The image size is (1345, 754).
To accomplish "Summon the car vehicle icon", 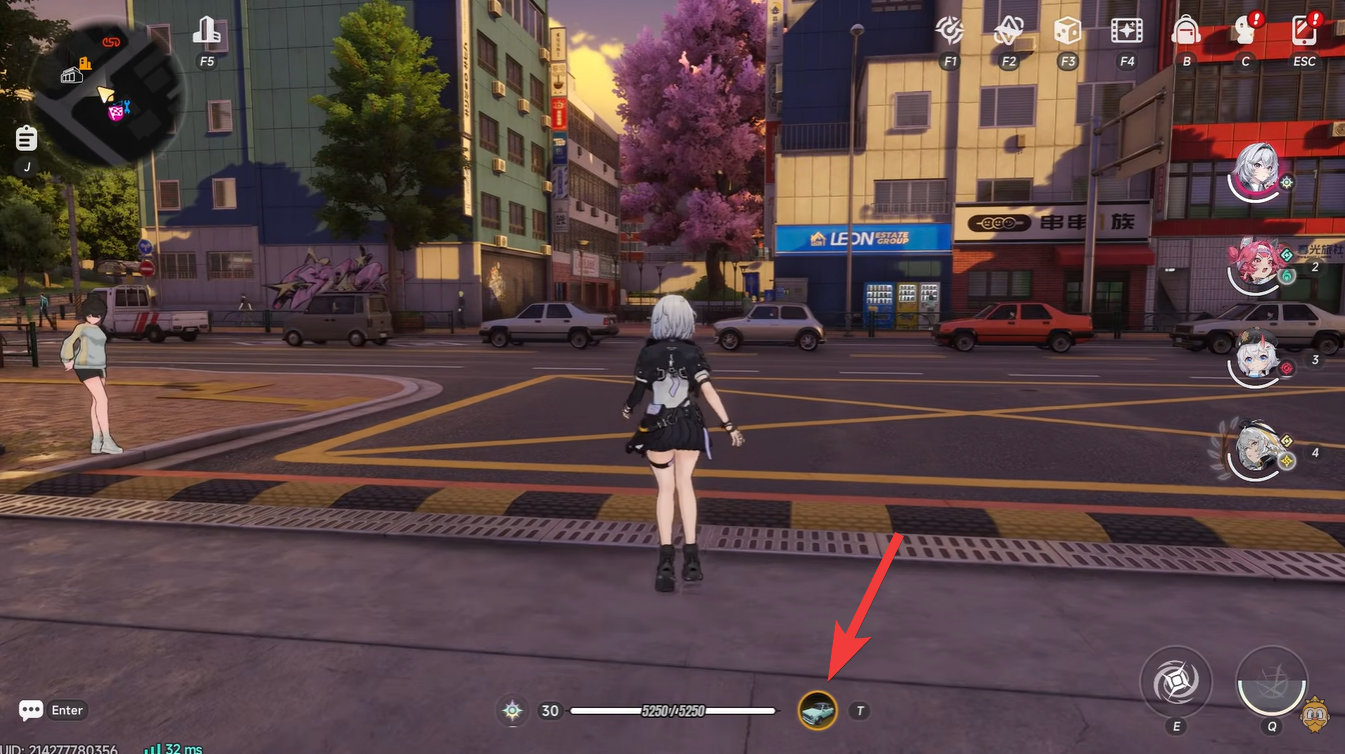I will pyautogui.click(x=817, y=711).
